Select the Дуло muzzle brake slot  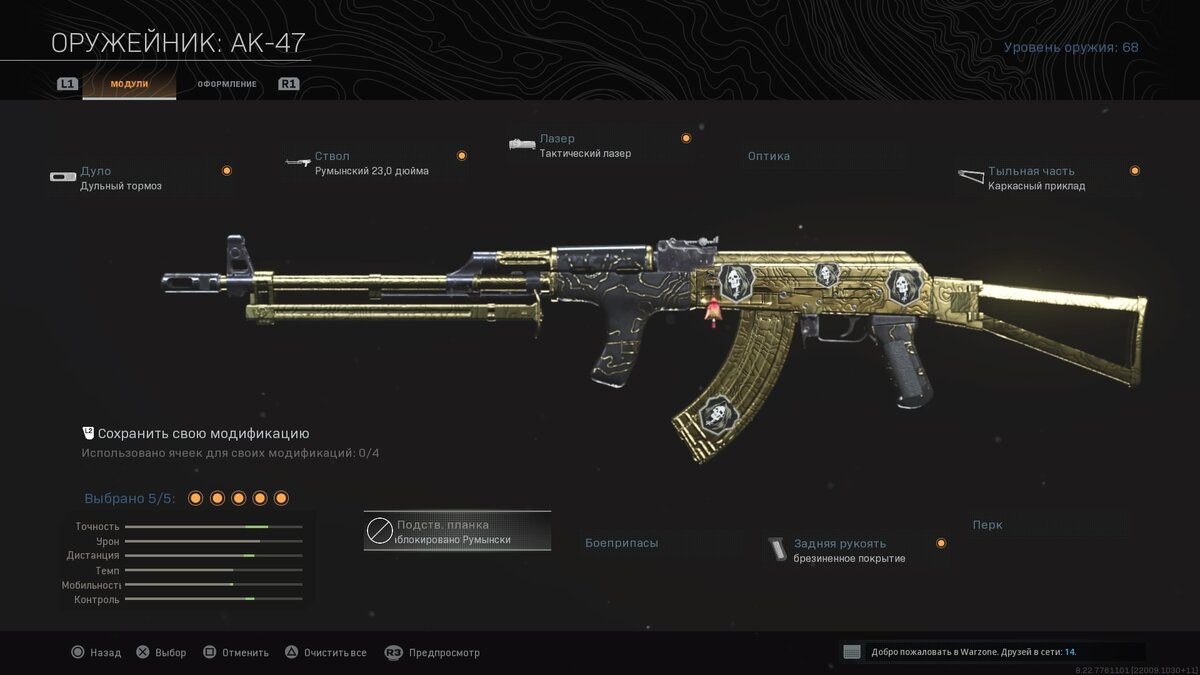[x=140, y=178]
